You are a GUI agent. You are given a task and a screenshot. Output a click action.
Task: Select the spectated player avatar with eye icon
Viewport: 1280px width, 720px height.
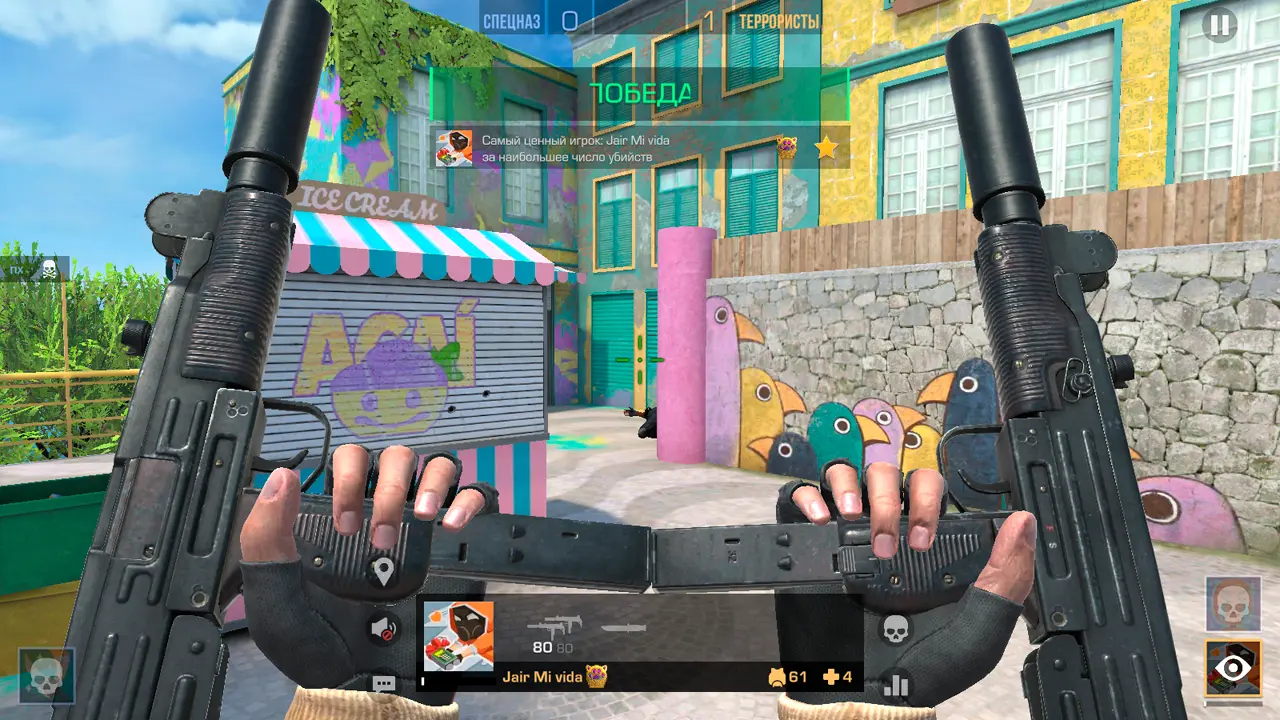pyautogui.click(x=1233, y=667)
